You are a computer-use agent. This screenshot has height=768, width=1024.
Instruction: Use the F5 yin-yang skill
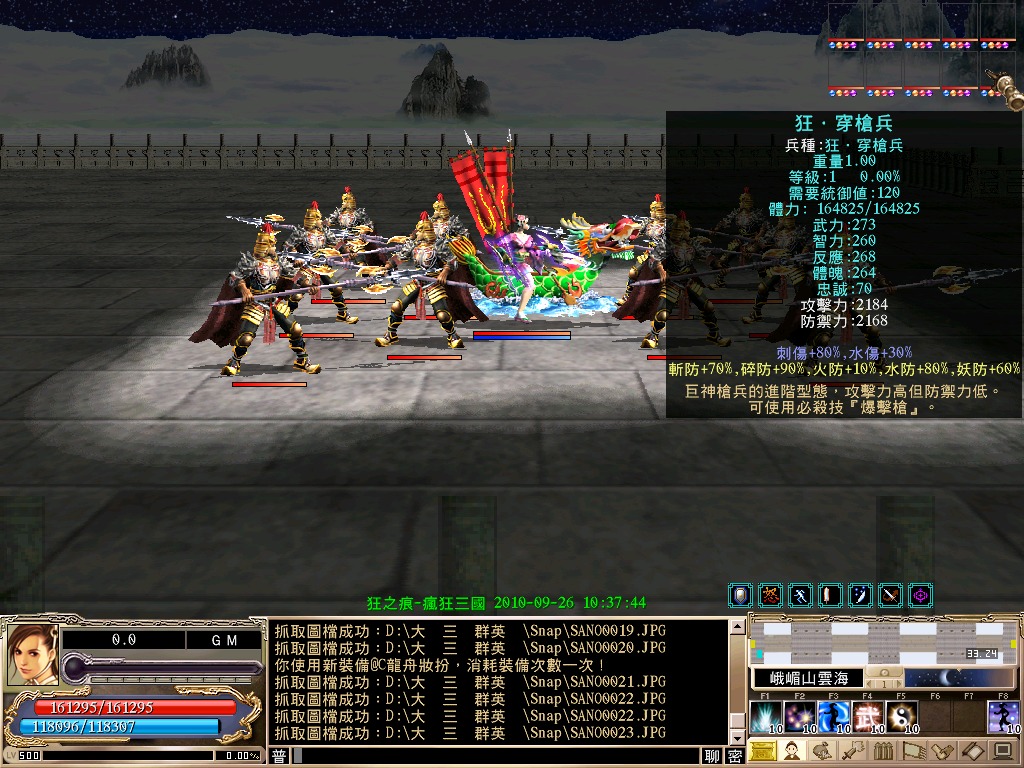[901, 717]
